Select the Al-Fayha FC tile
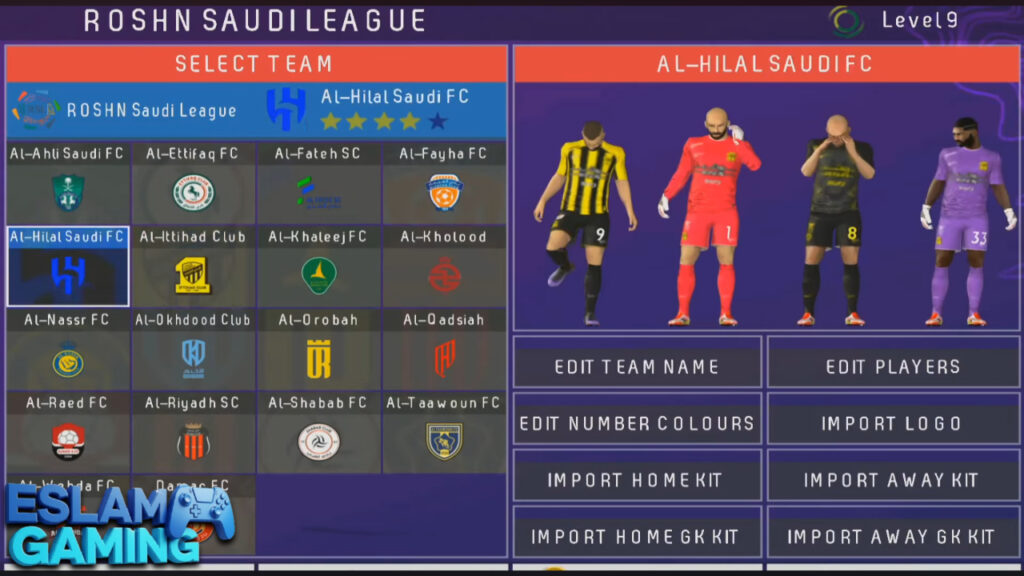The image size is (1024, 576). (x=444, y=183)
